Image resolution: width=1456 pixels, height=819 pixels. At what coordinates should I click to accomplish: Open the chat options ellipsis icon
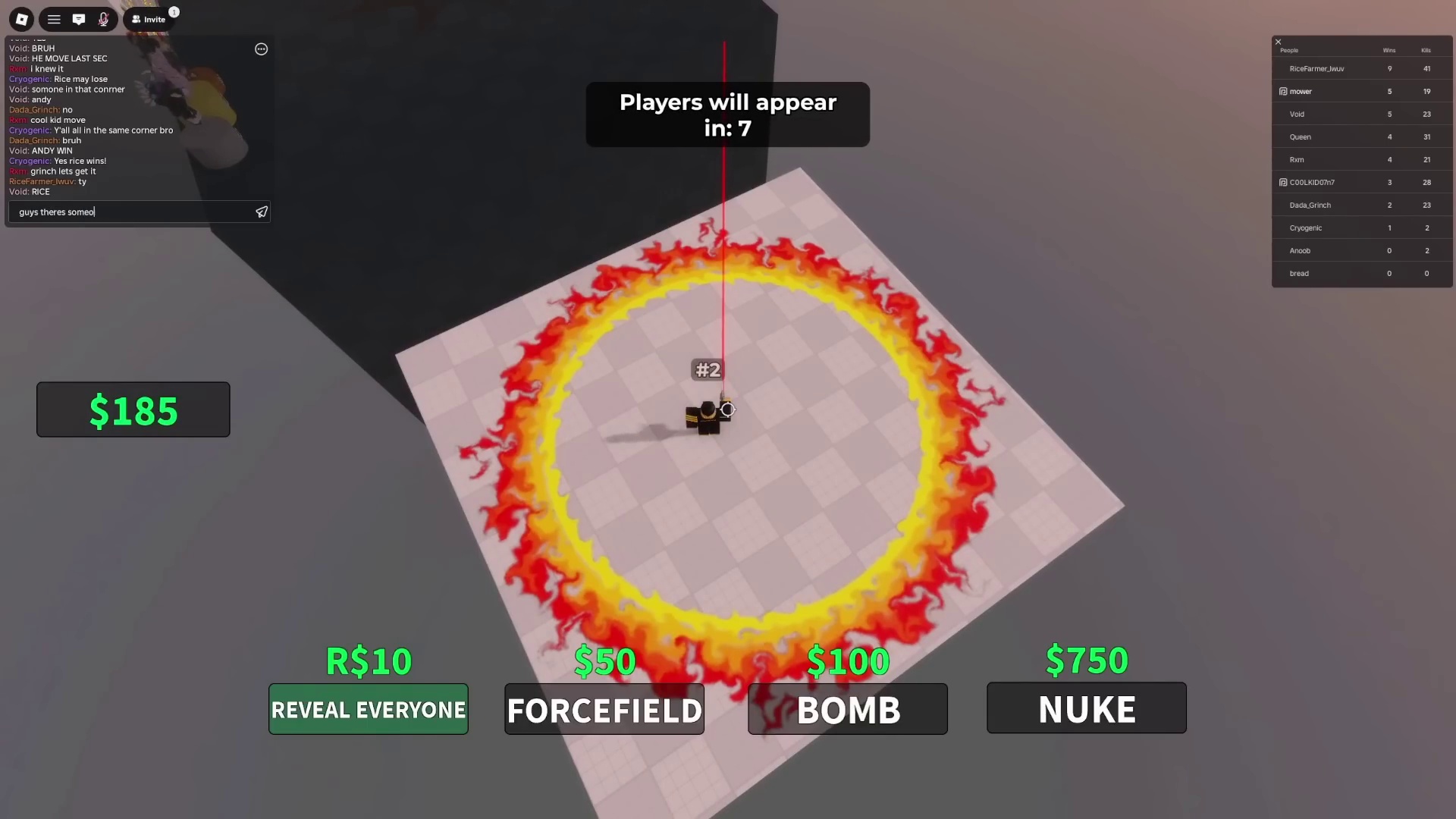pos(261,49)
